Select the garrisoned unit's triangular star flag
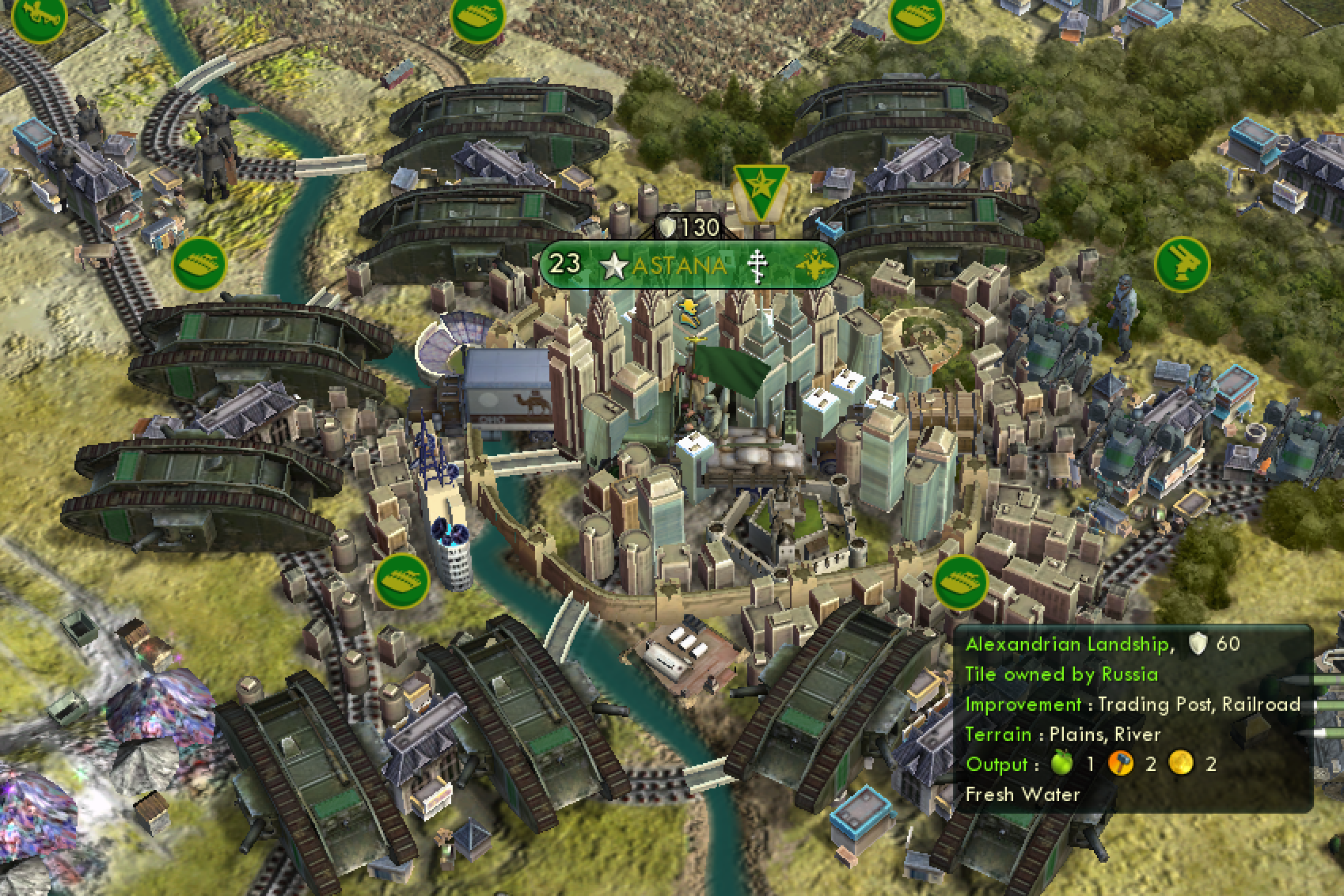Image resolution: width=1344 pixels, height=896 pixels. coord(760,190)
